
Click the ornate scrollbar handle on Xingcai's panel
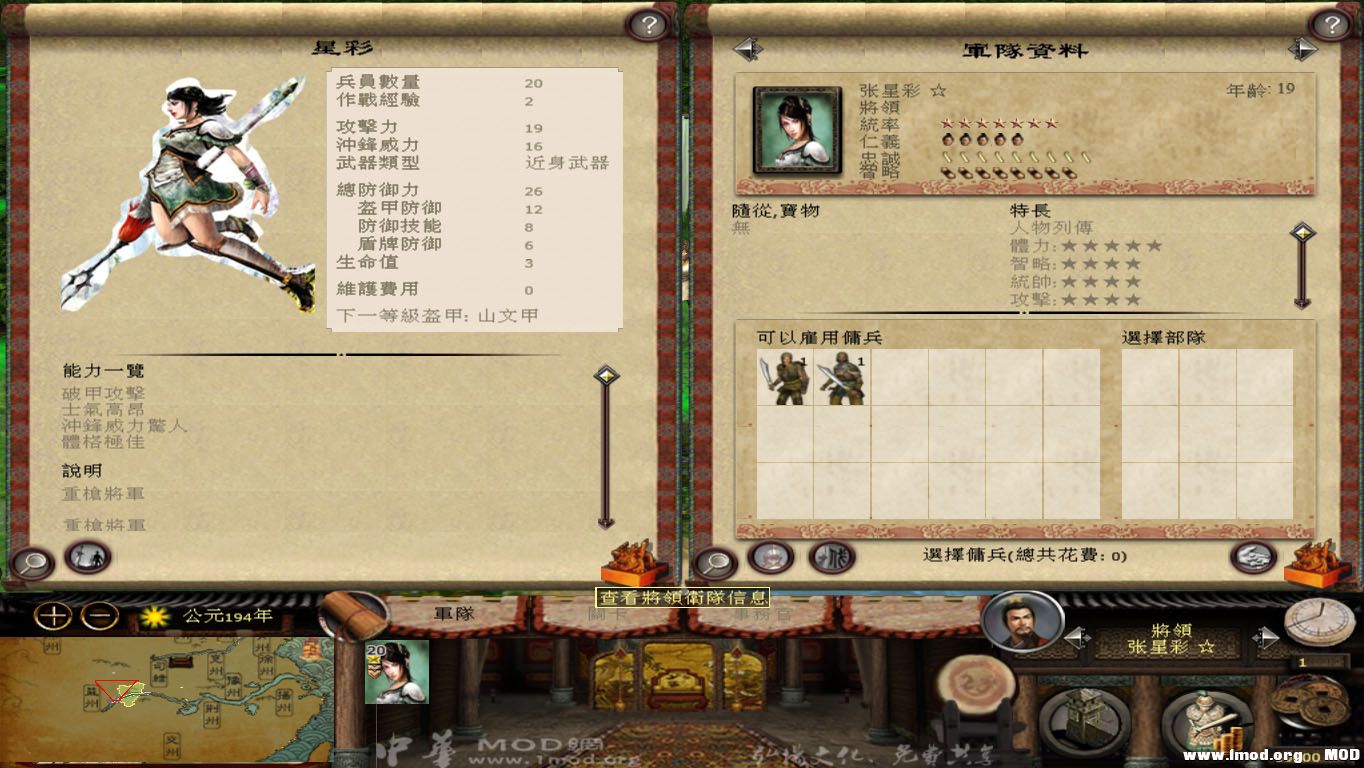tap(608, 375)
